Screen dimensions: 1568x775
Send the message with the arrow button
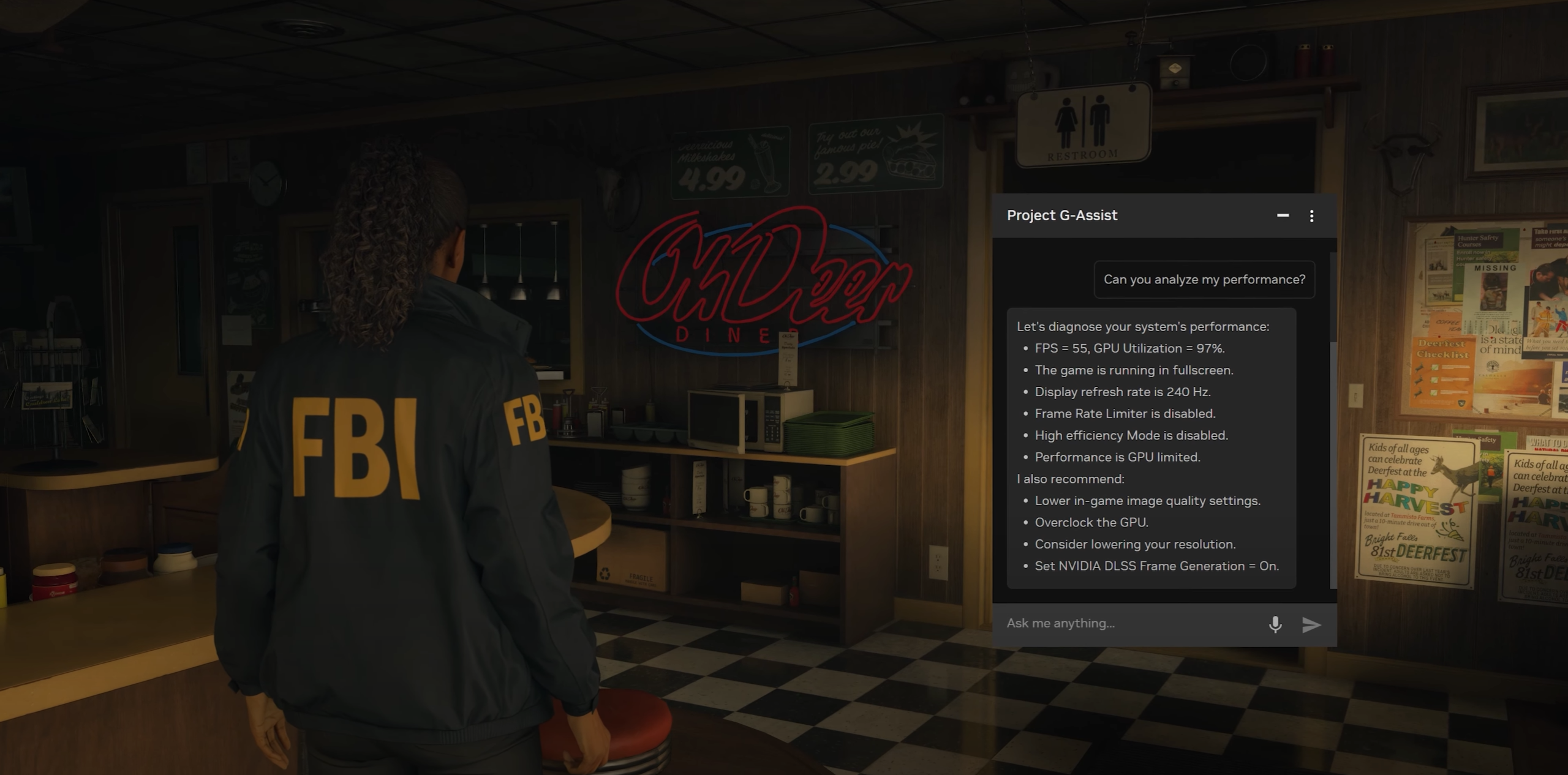1311,624
